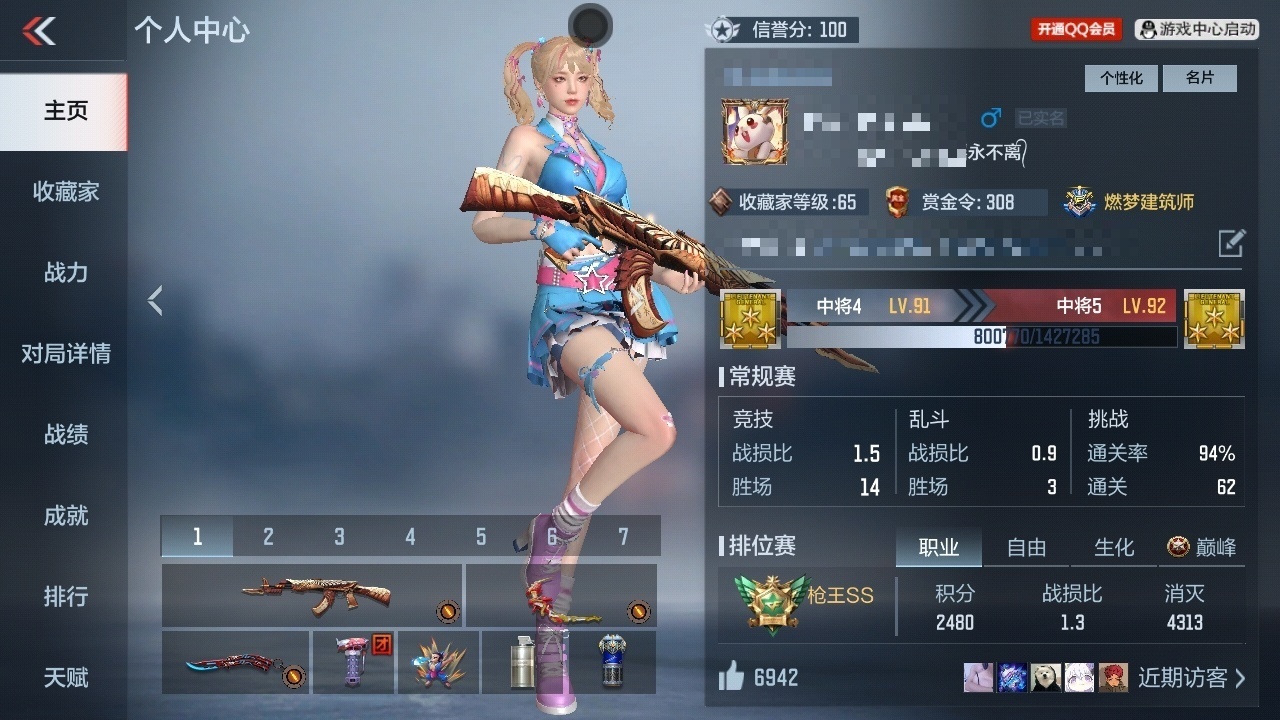Open the 收藏家 collector menu
This screenshot has width=1280, height=720.
pos(65,192)
